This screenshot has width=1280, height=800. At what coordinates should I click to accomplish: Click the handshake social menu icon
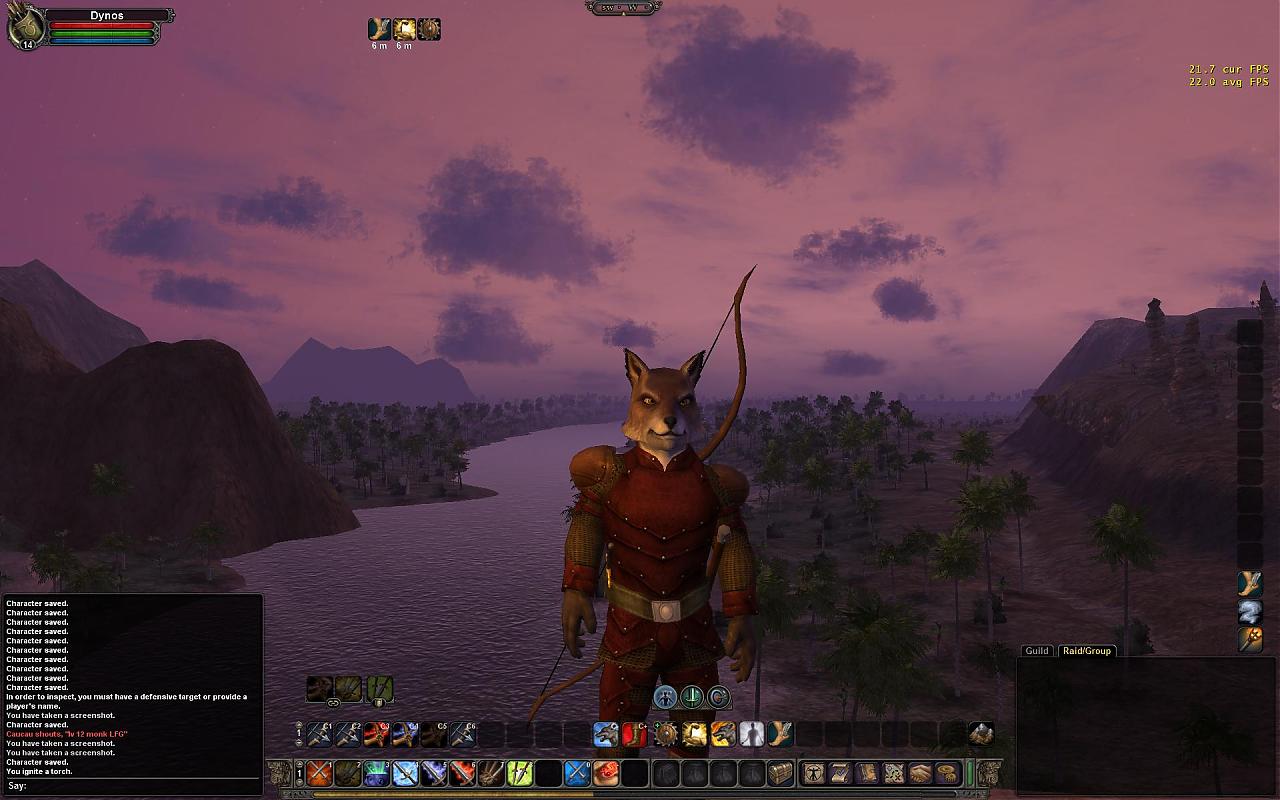coord(920,773)
